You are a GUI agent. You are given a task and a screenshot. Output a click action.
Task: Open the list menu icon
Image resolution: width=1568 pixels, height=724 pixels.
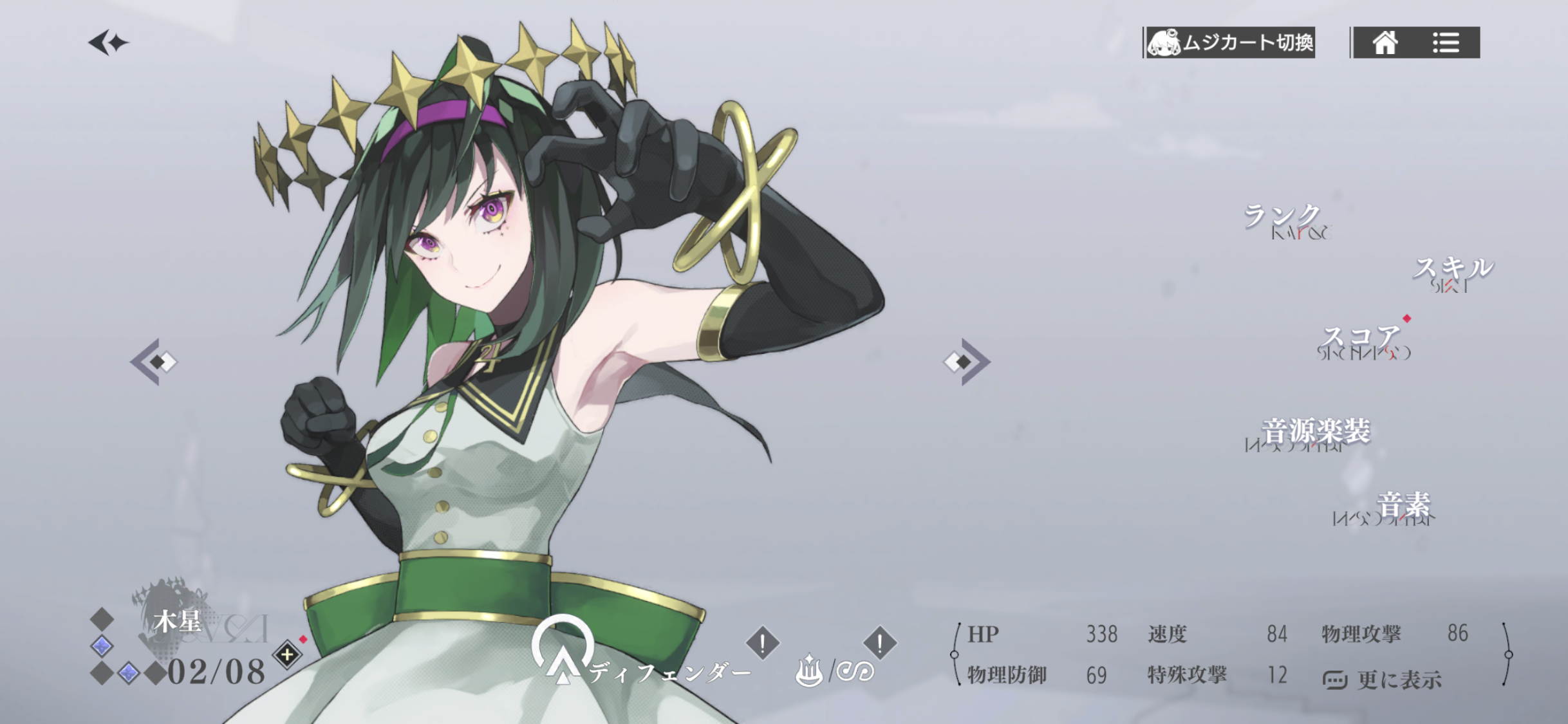click(x=1446, y=43)
